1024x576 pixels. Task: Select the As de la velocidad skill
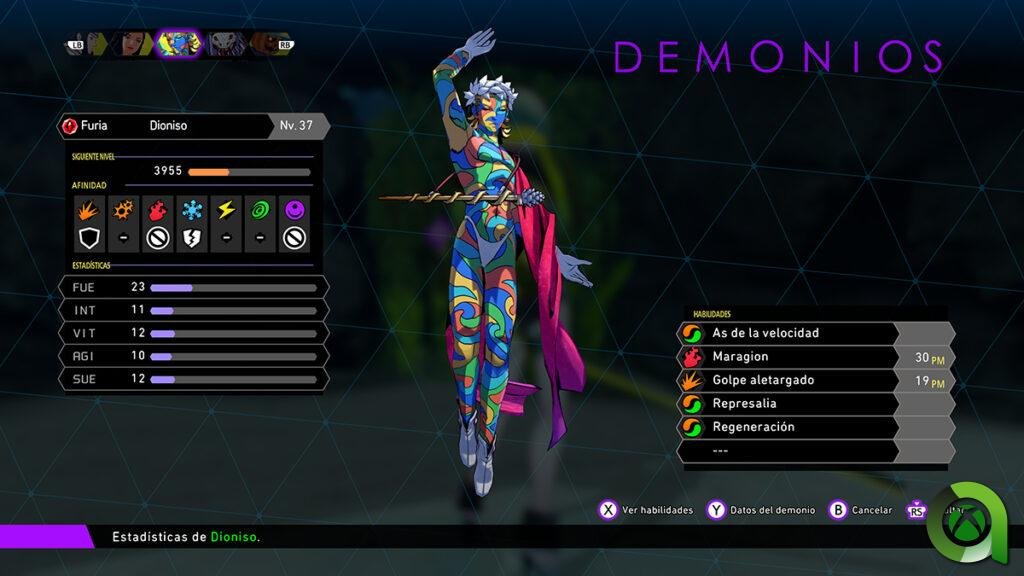pos(790,333)
